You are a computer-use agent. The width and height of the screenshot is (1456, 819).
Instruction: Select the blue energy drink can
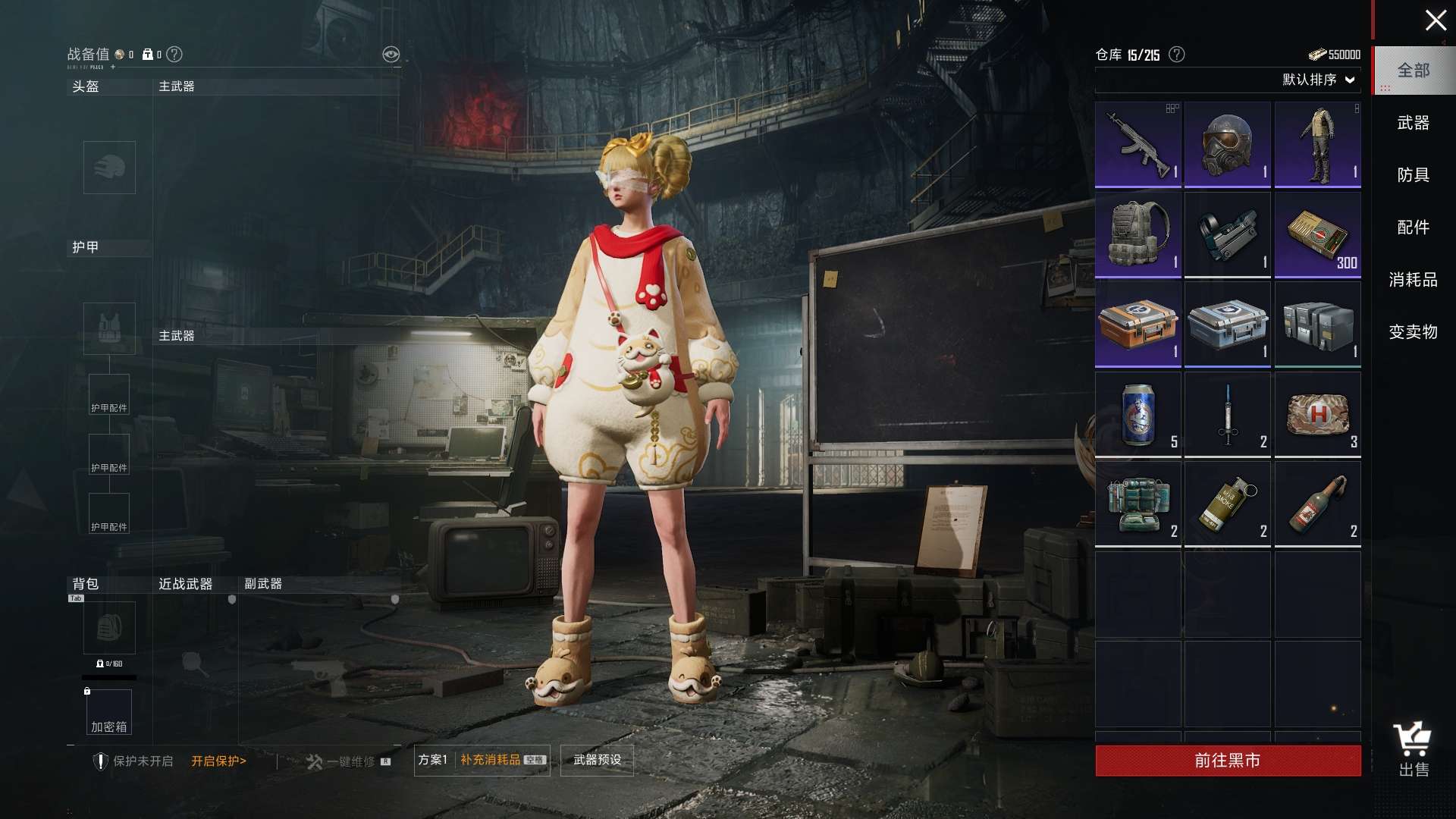tap(1137, 414)
